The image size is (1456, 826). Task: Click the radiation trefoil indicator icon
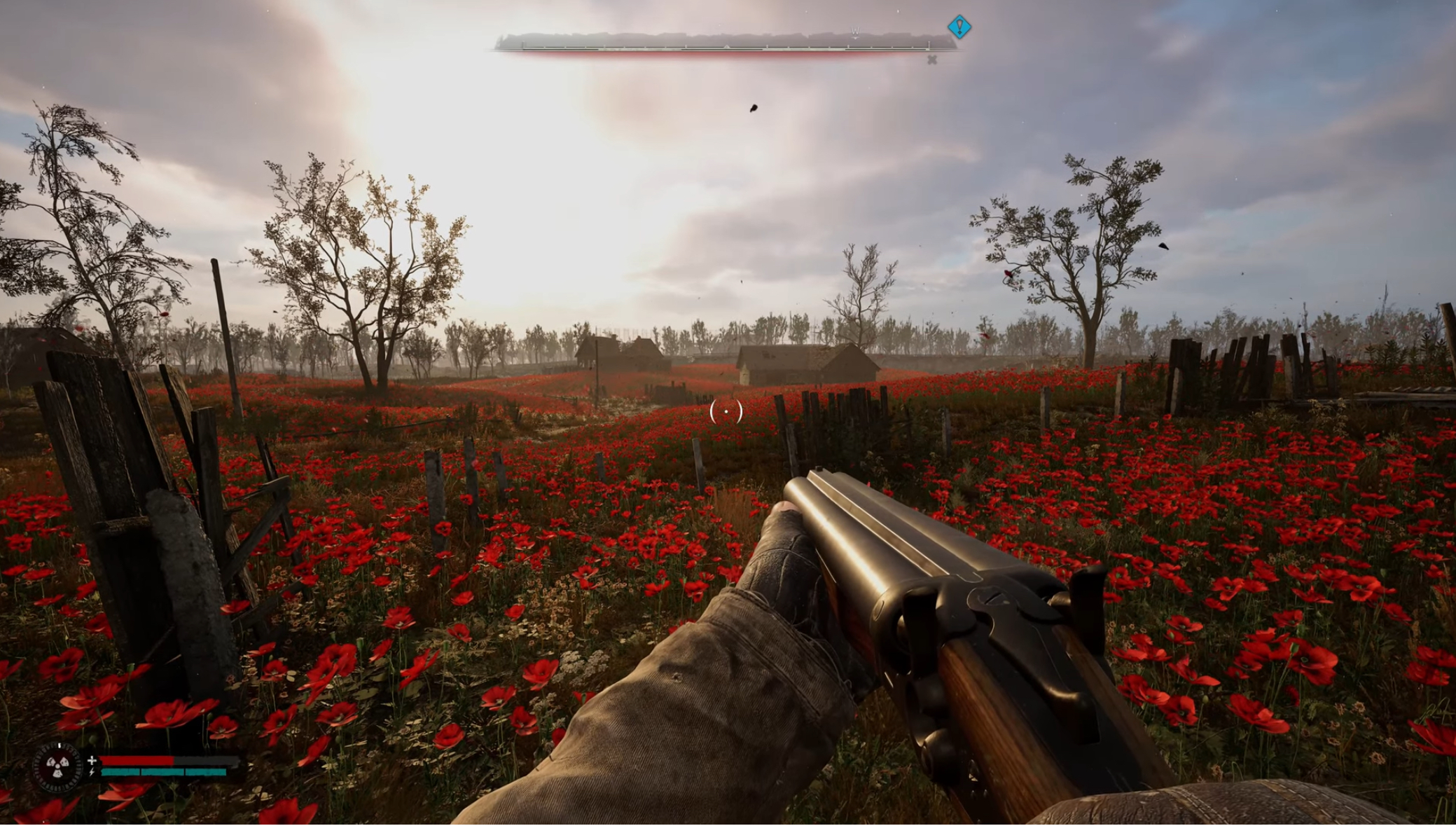[x=58, y=767]
